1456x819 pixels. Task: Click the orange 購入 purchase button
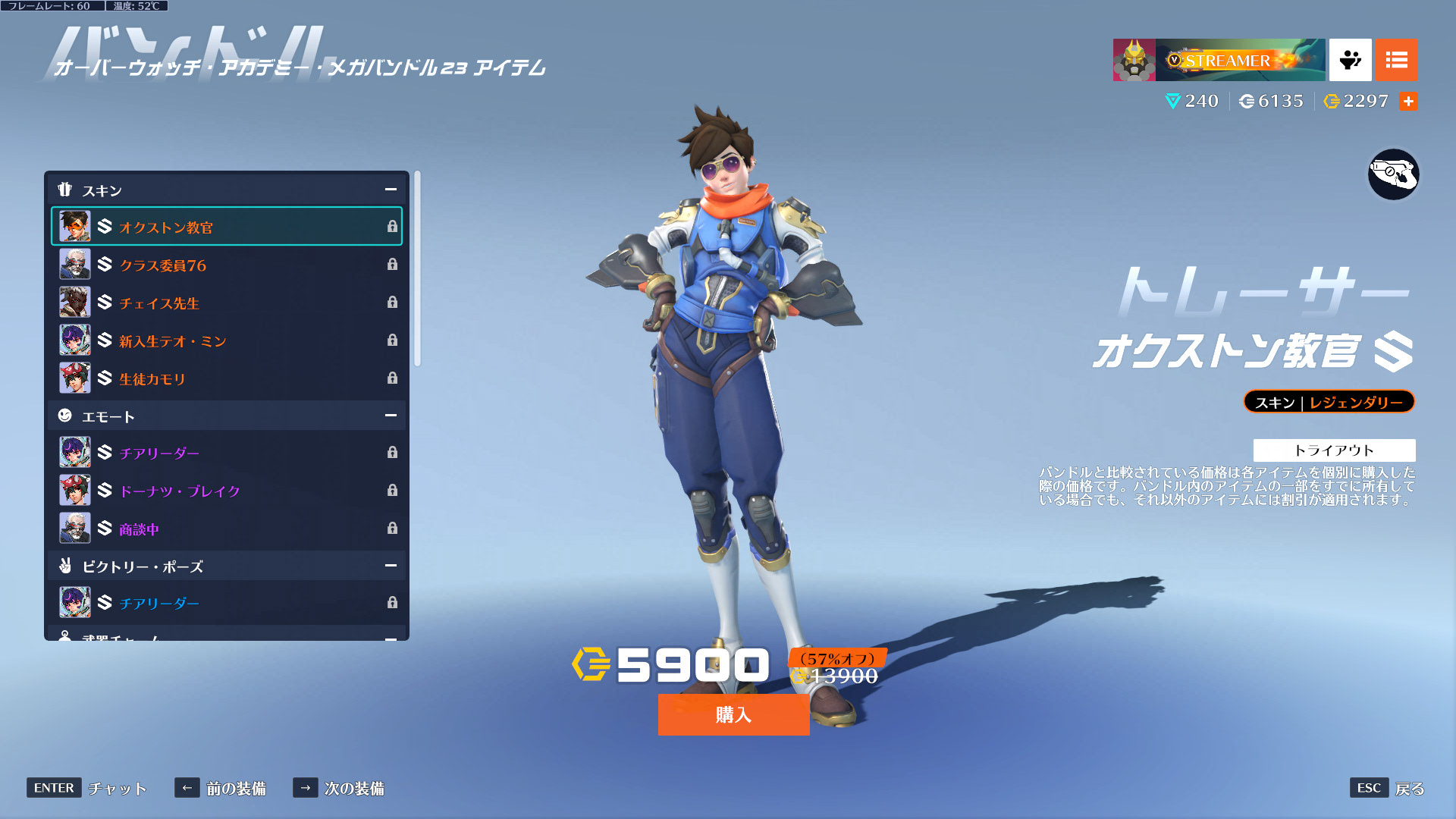[x=733, y=714]
